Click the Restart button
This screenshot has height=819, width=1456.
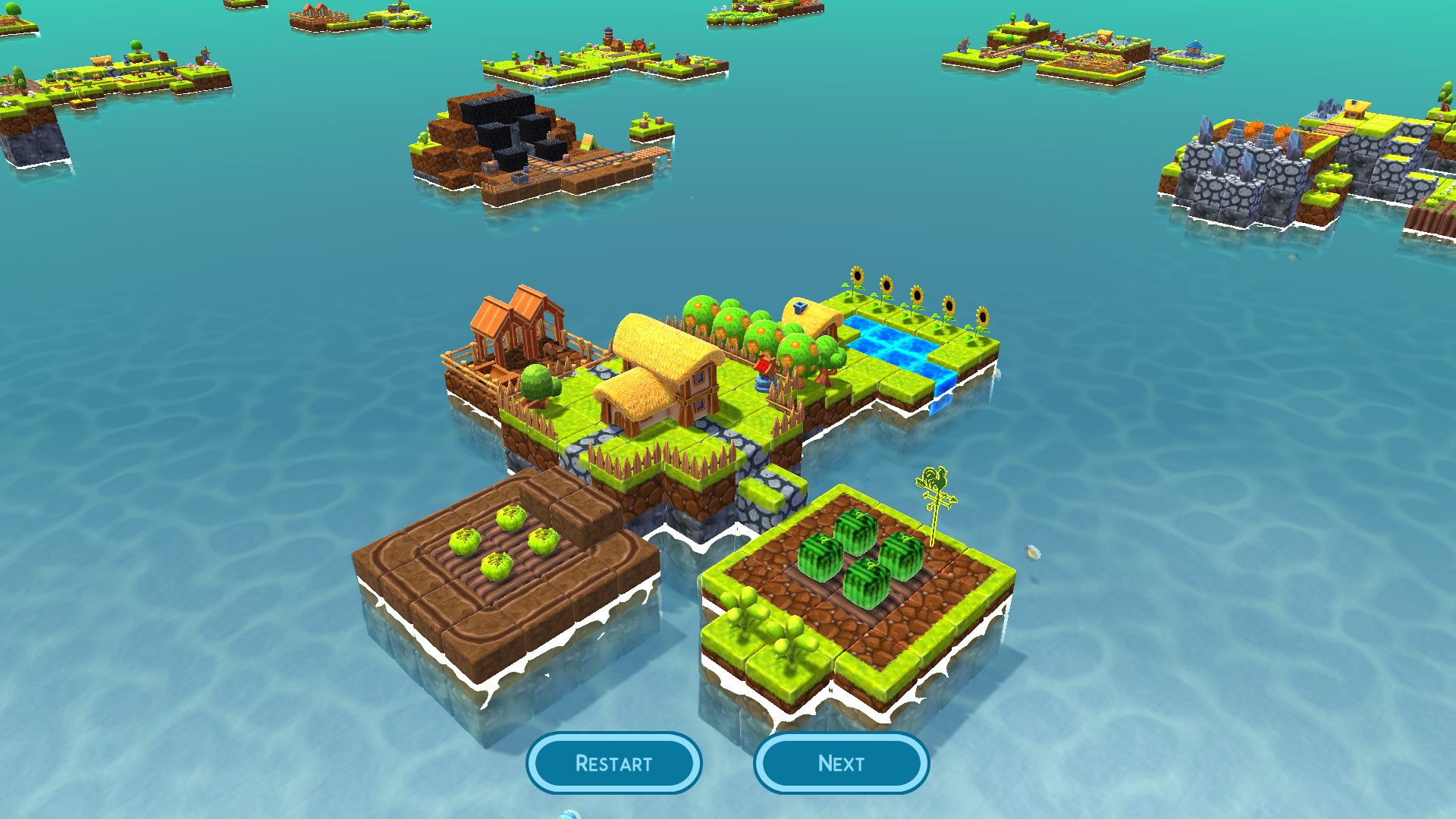pos(614,764)
